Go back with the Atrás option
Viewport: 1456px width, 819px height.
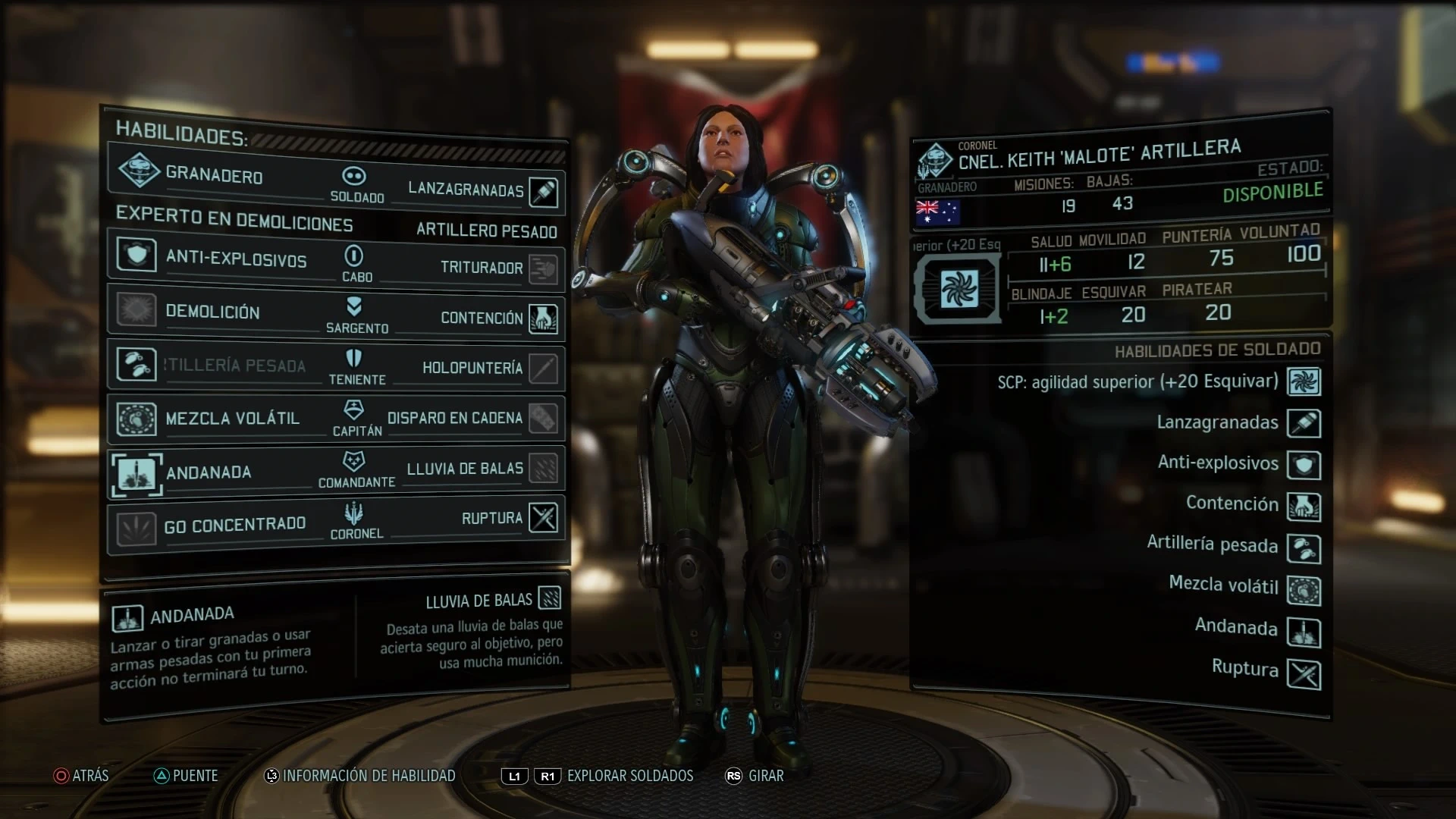tap(81, 776)
